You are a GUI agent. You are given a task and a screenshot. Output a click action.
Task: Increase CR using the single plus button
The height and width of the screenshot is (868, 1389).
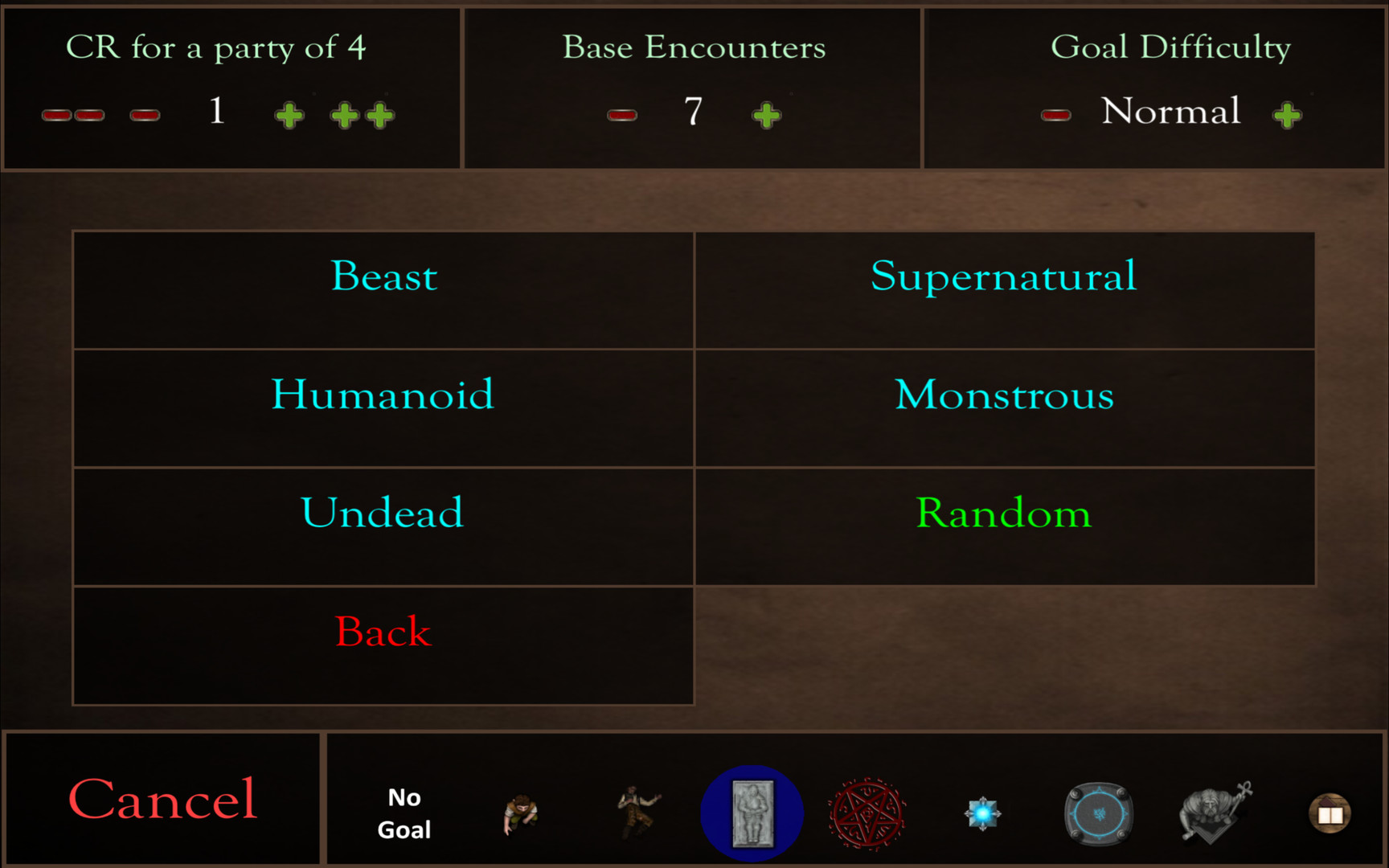click(288, 113)
